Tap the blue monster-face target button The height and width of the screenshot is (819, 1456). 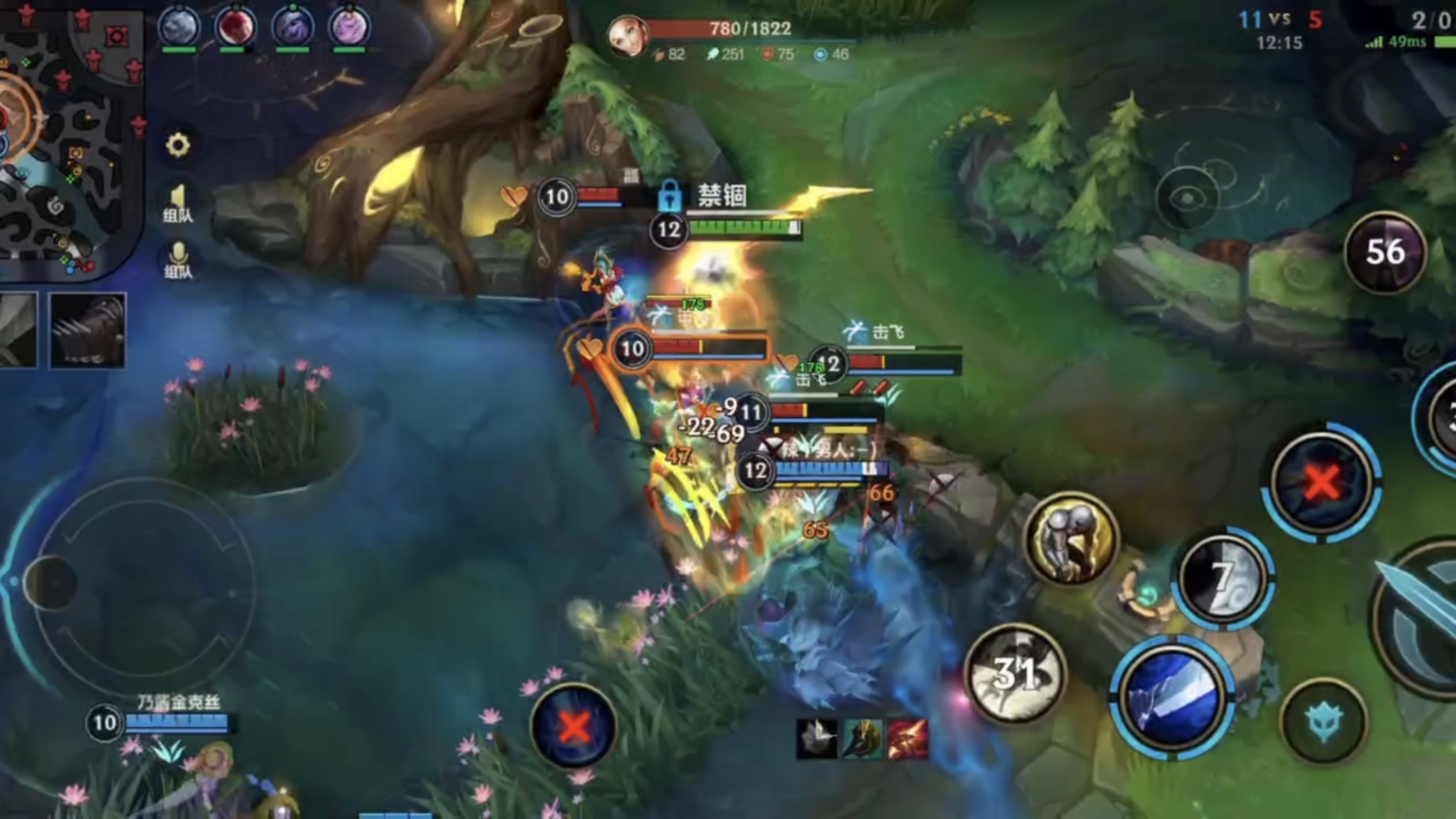pyautogui.click(x=1323, y=720)
